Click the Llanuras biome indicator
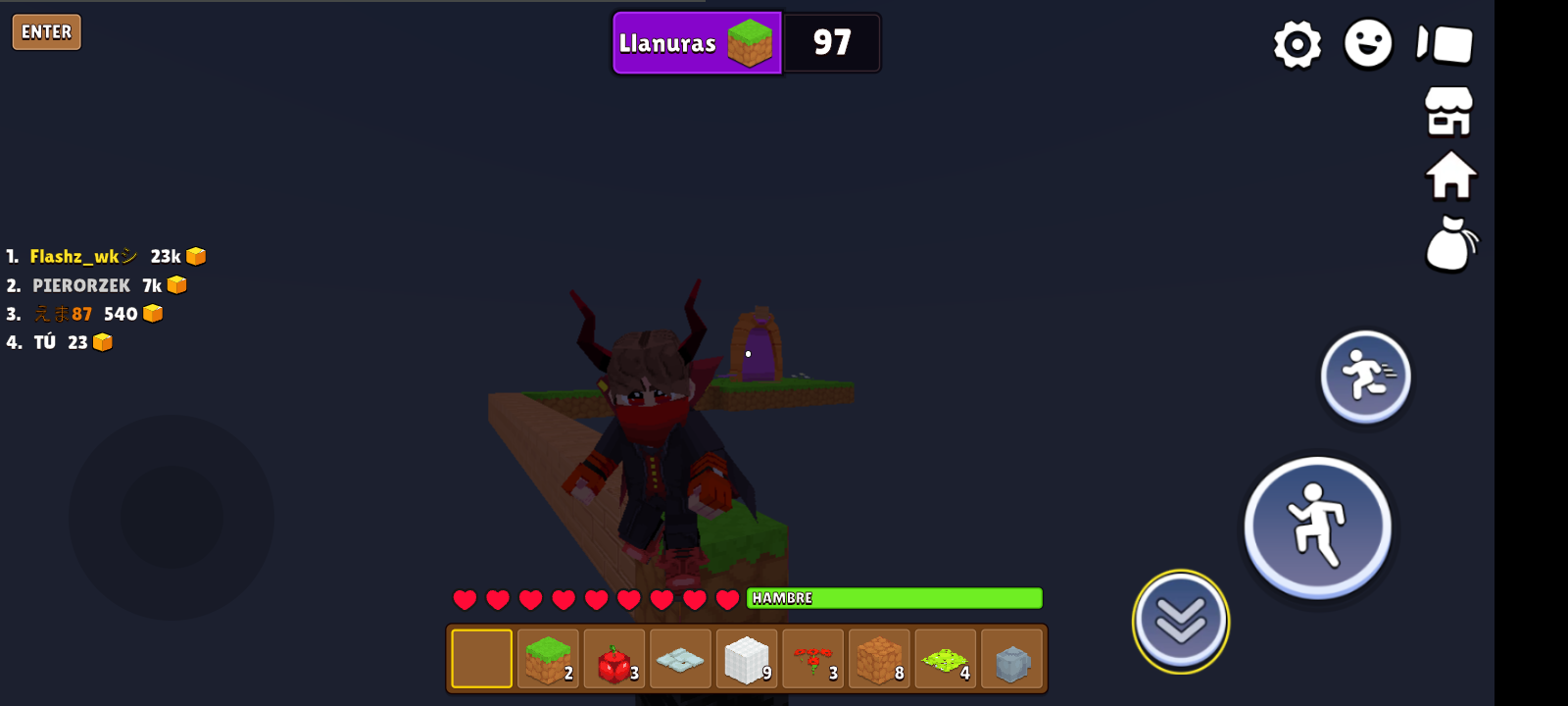This screenshot has height=706, width=1568. click(x=697, y=43)
